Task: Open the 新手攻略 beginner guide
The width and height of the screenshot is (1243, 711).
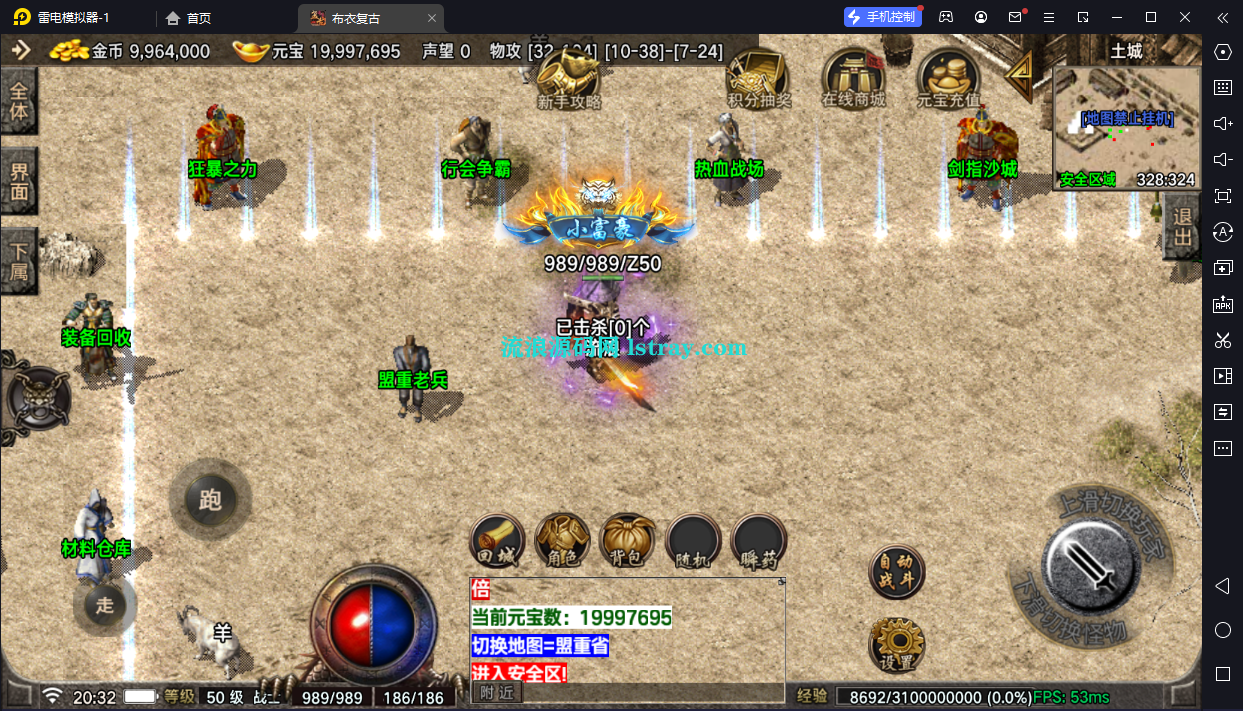Action: [x=568, y=78]
